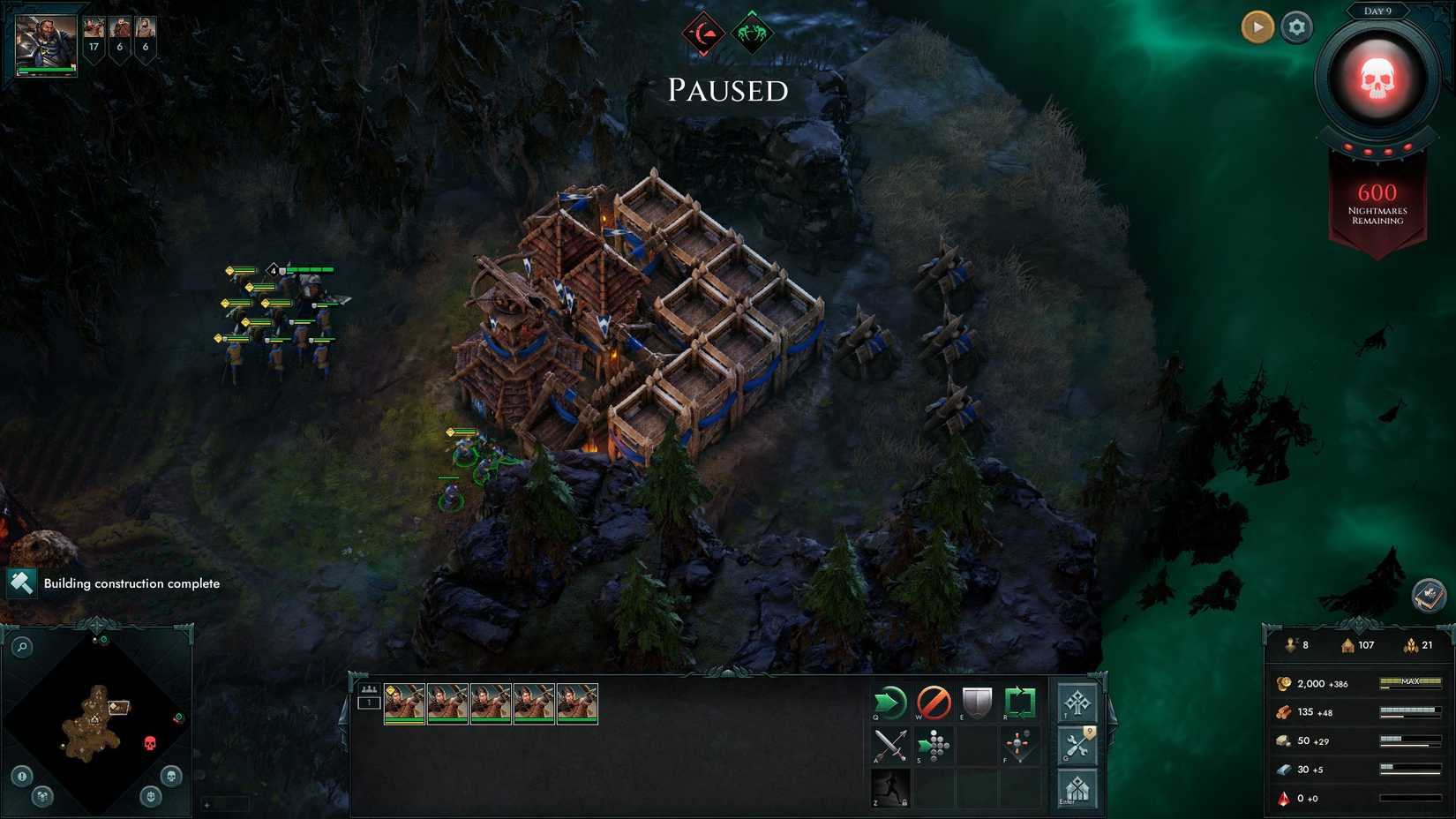Image resolution: width=1456 pixels, height=819 pixels.
Task: Click the gold resource progress bar
Action: (1409, 683)
